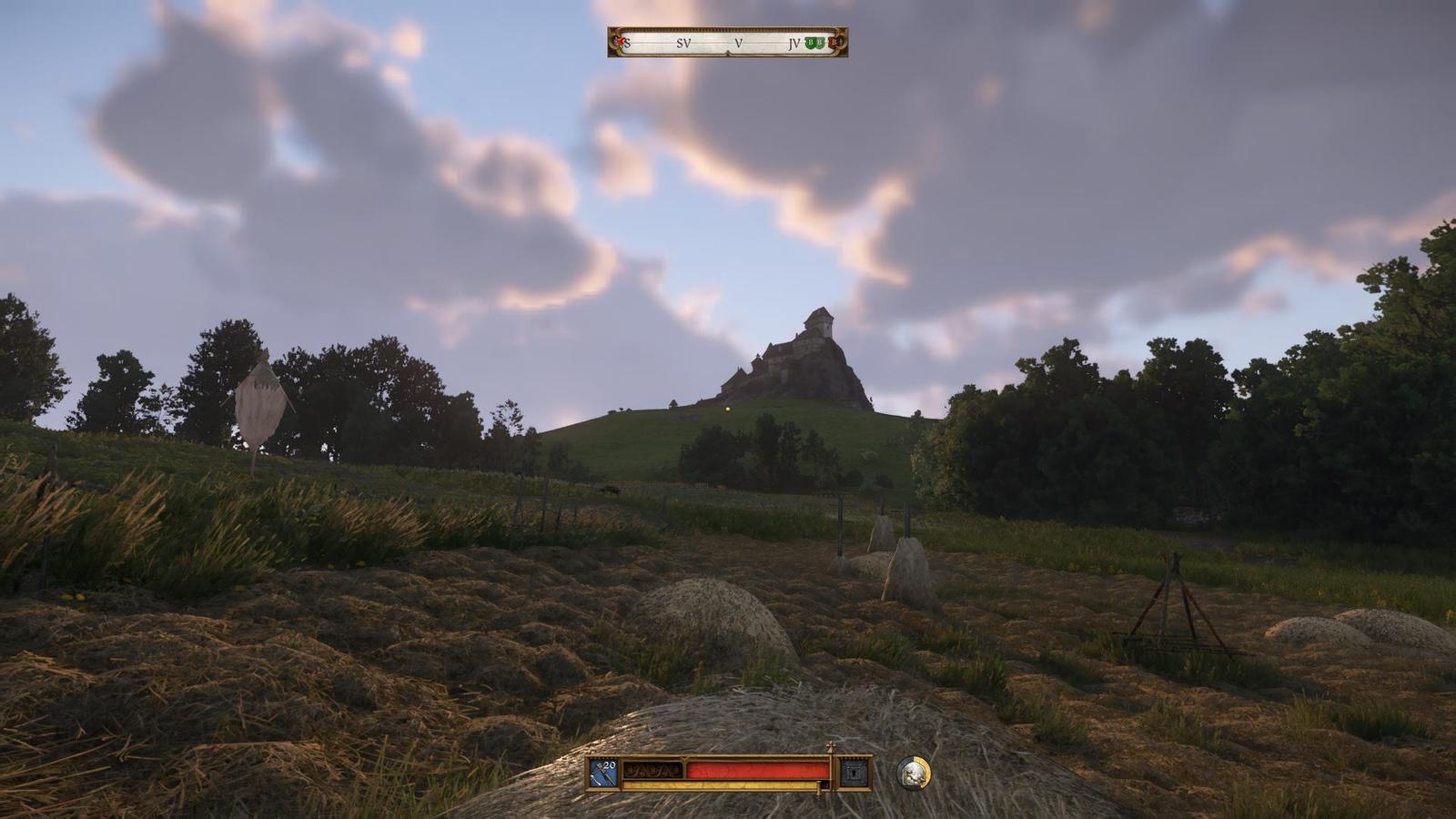Click the compass bar at the top
Viewport: 1456px width, 819px height.
point(728,42)
